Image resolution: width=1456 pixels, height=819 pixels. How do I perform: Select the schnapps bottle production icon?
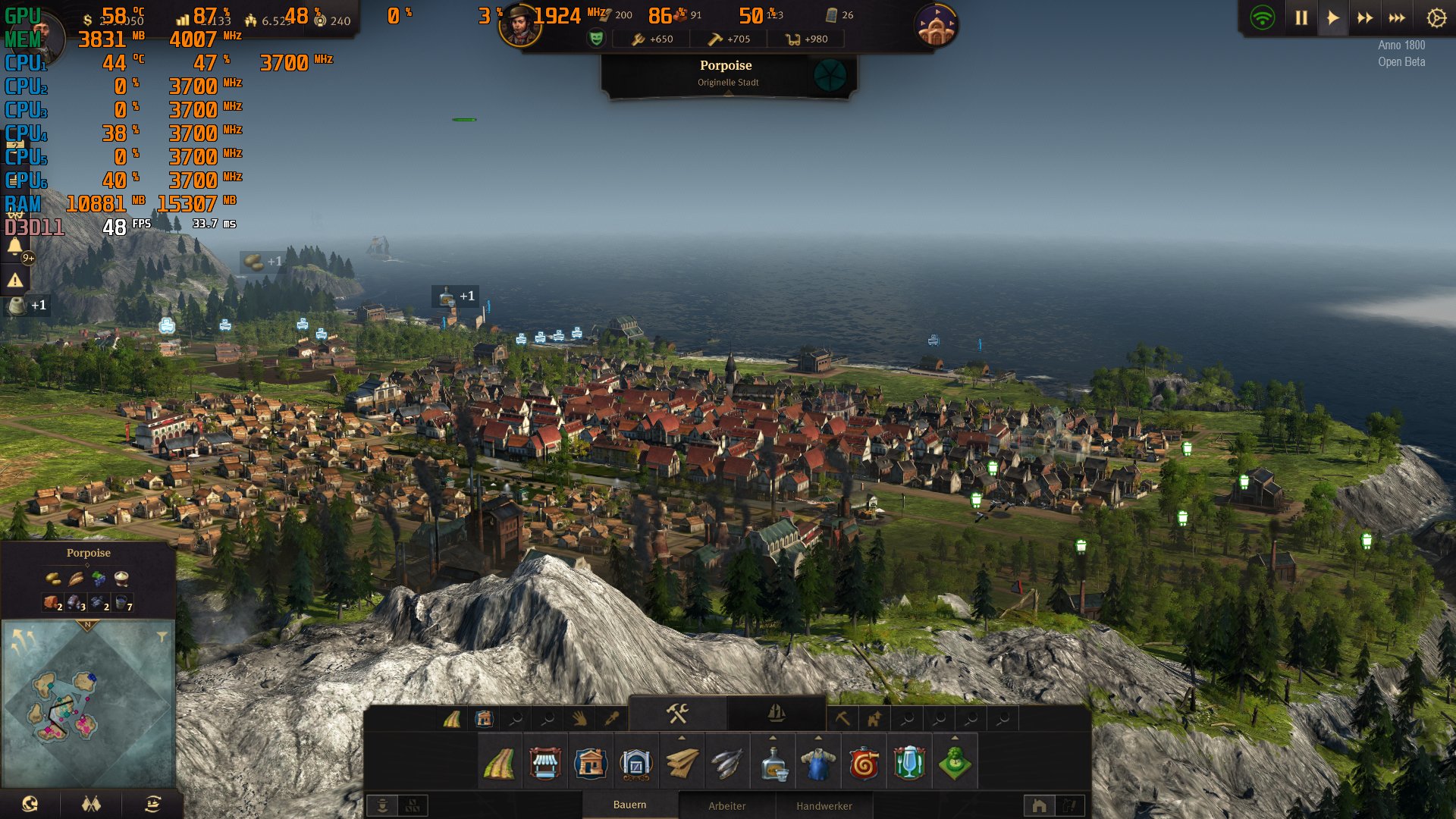[x=773, y=764]
